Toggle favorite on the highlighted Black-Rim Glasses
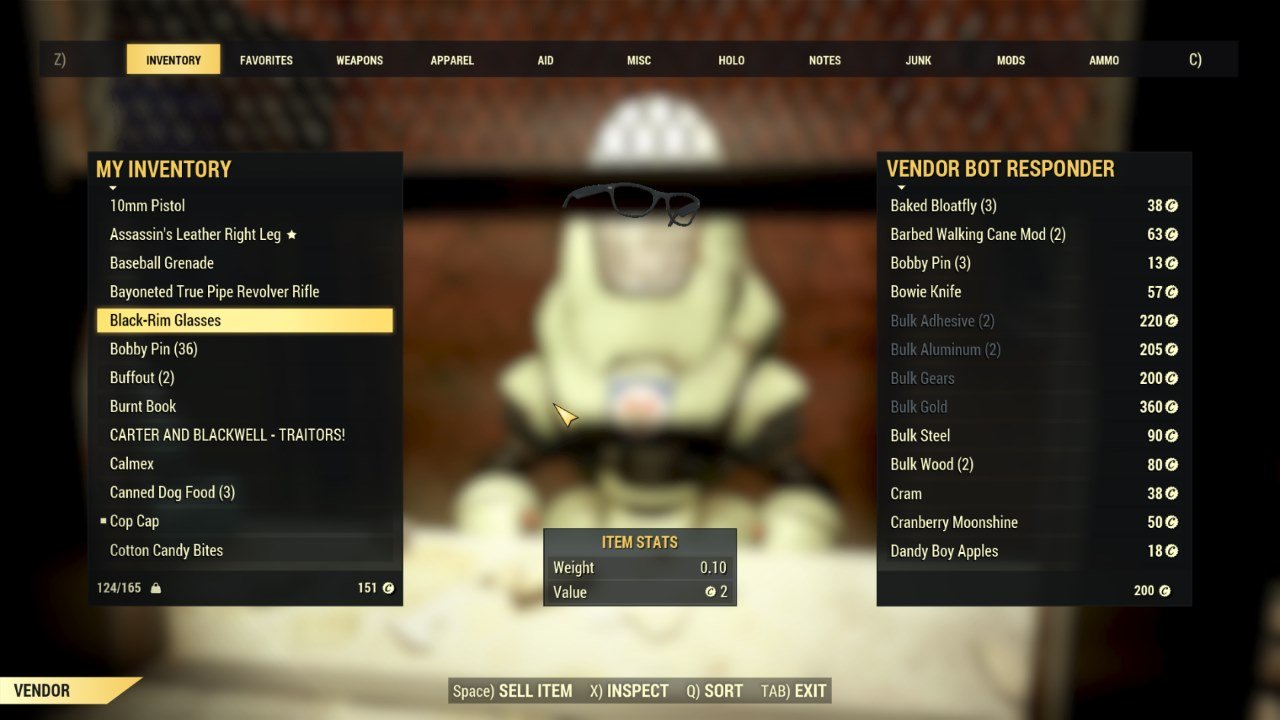1280x720 pixels. (x=245, y=320)
